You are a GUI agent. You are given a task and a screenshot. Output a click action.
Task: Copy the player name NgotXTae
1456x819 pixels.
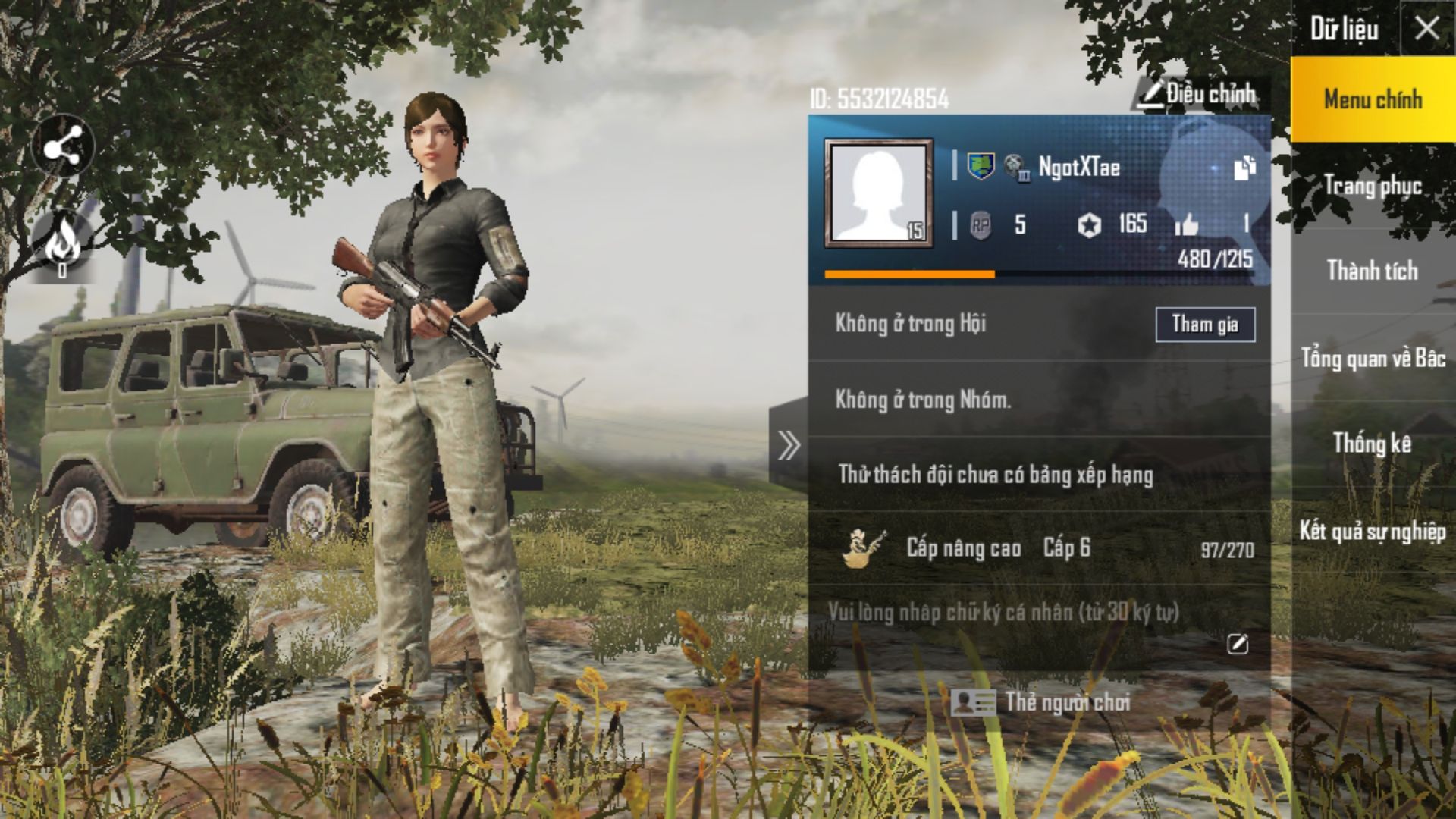(1244, 168)
